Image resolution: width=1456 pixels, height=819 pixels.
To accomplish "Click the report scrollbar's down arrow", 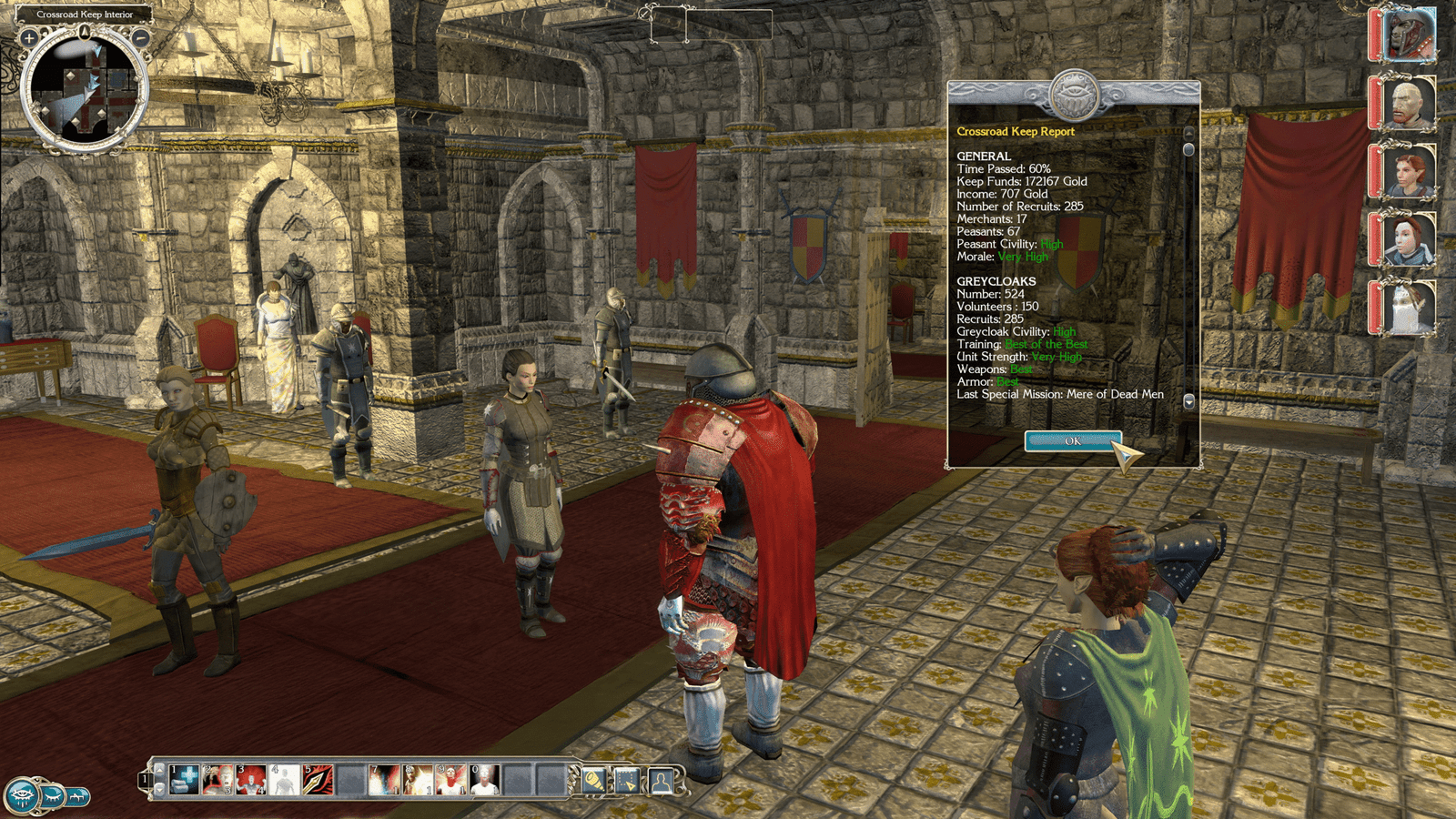I will [x=1188, y=401].
